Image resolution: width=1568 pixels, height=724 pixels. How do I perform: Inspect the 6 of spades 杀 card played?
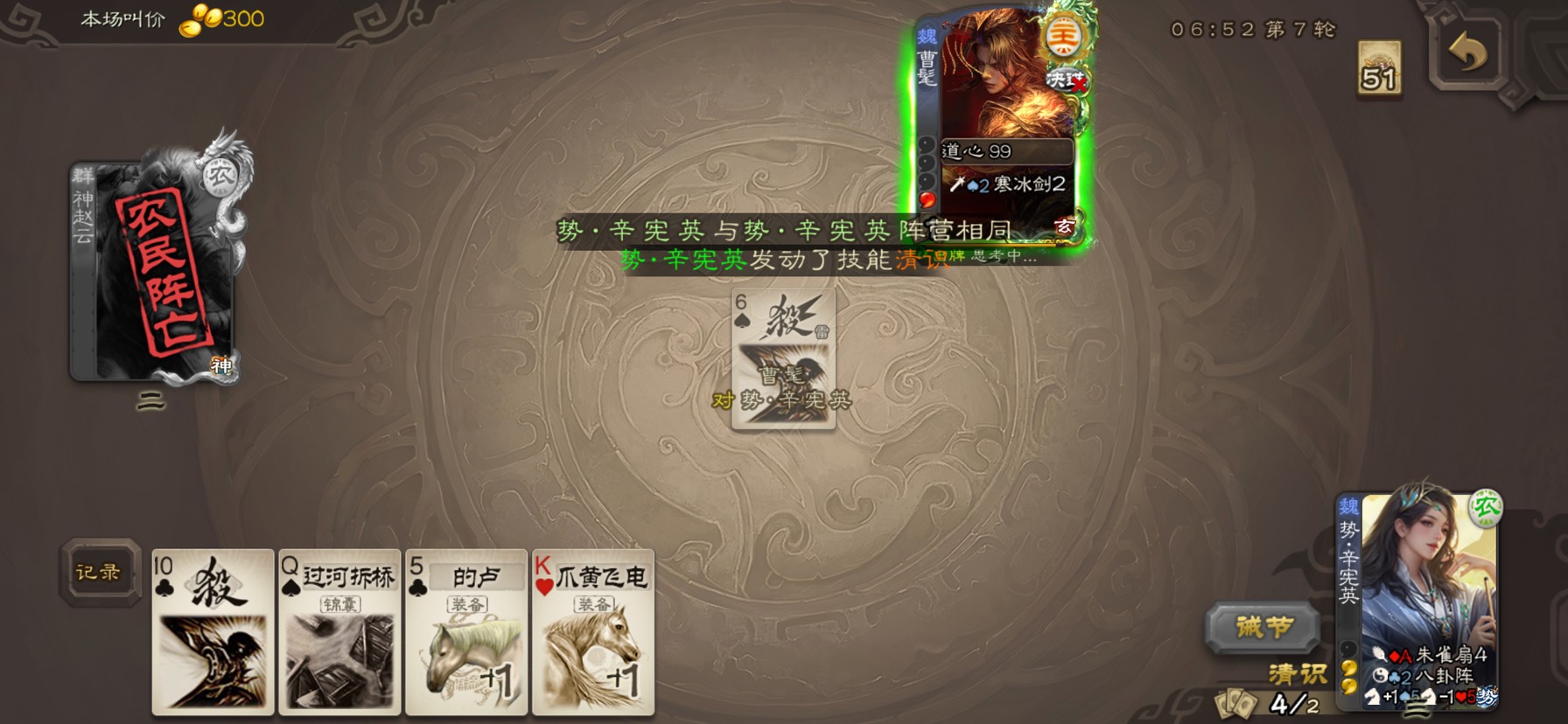click(x=783, y=359)
